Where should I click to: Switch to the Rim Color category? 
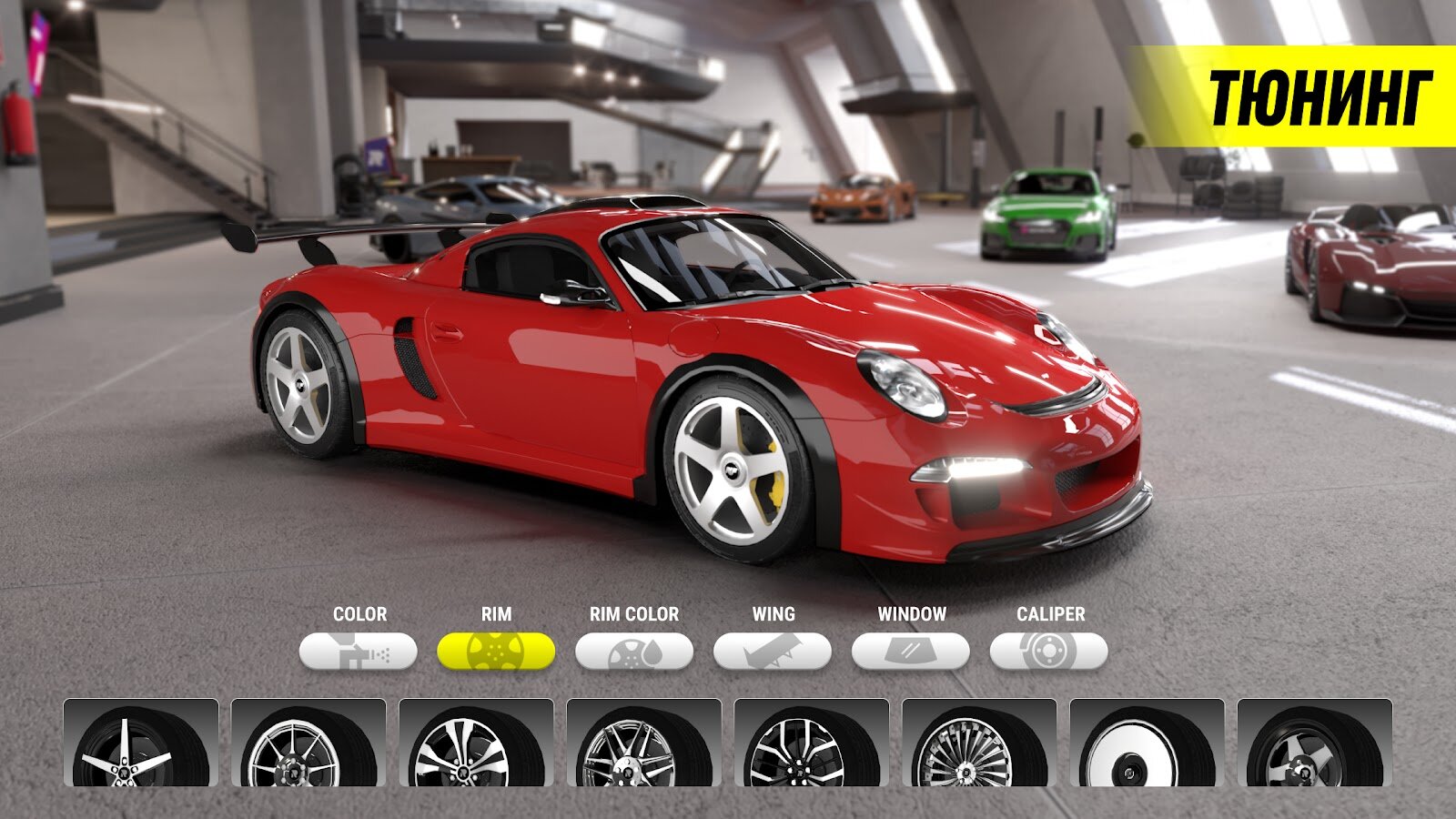[x=634, y=652]
